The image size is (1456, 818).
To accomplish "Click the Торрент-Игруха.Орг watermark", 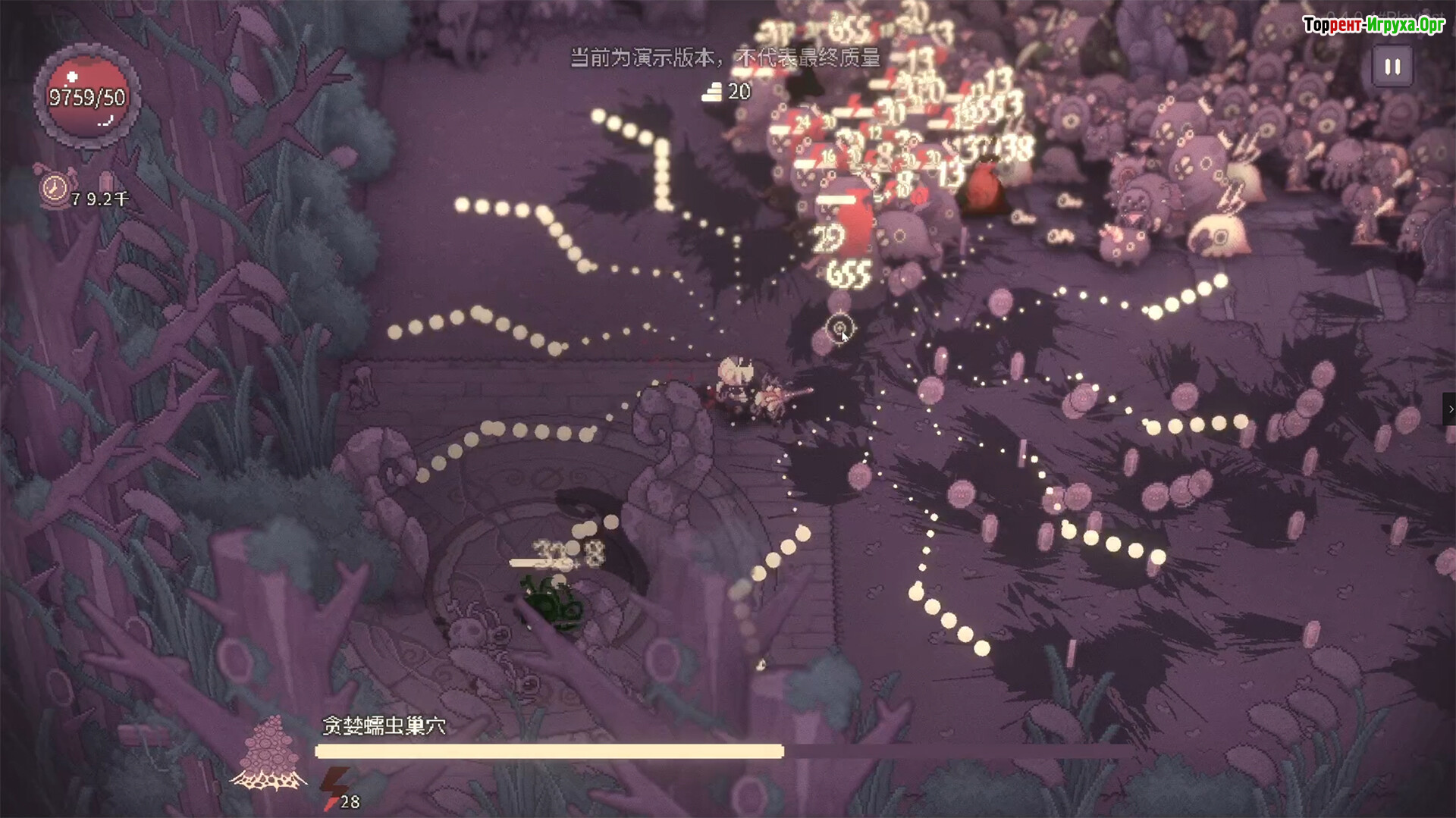I will pos(1373,25).
